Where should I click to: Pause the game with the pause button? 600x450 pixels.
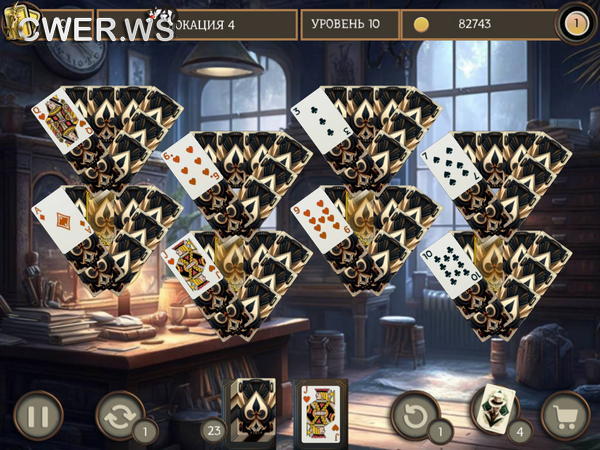click(x=38, y=415)
